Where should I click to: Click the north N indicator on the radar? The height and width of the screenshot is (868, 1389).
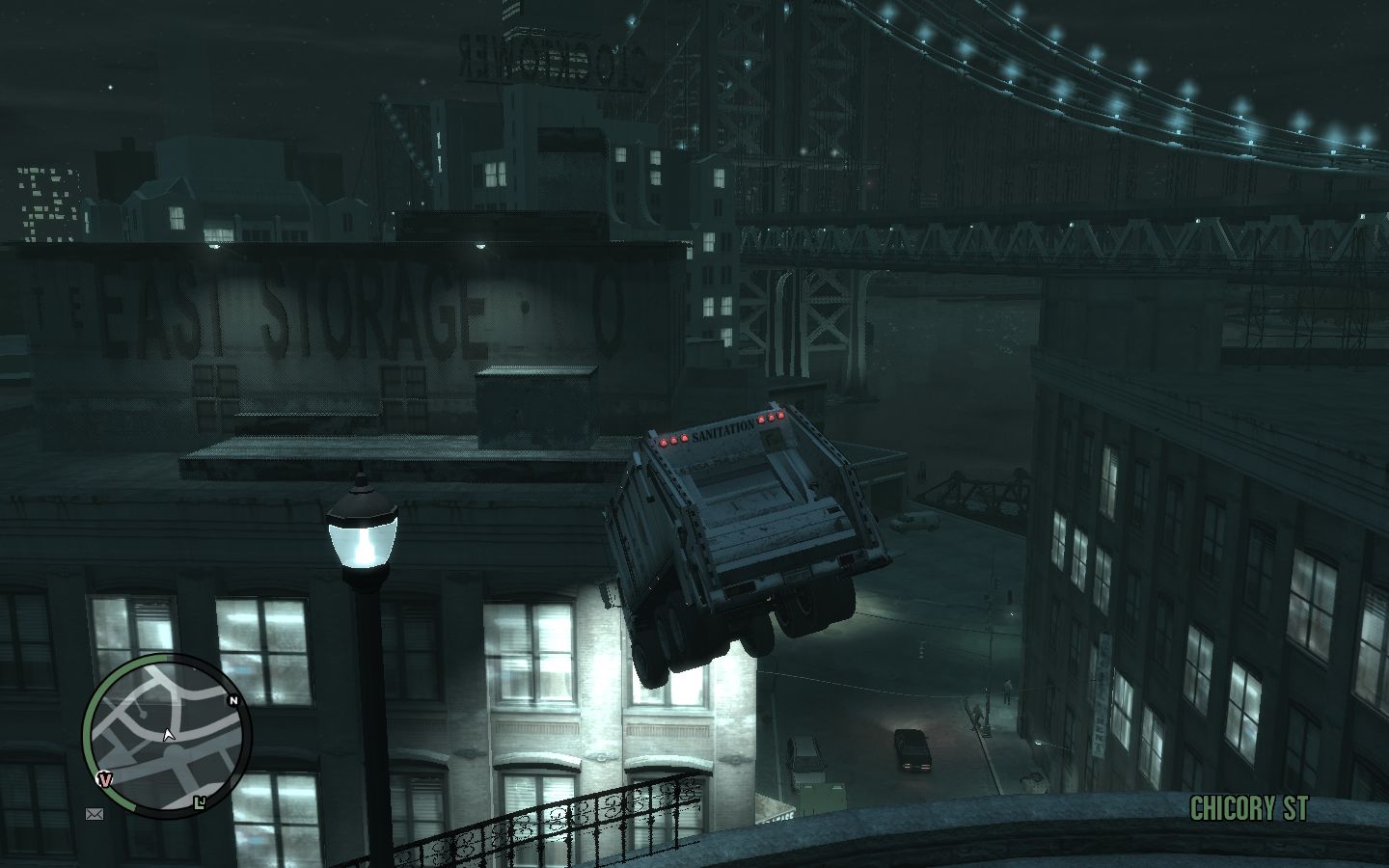pyautogui.click(x=232, y=701)
